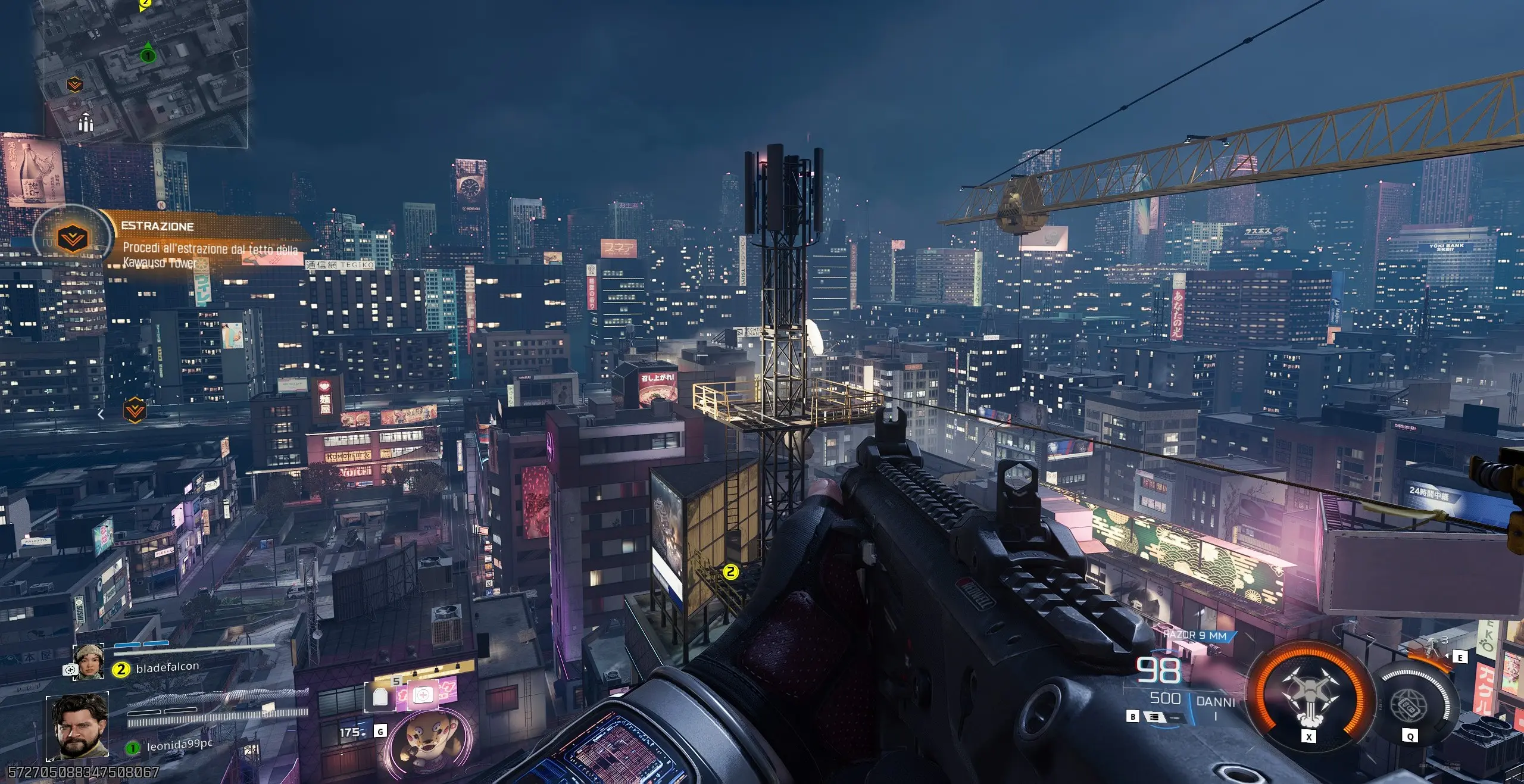
Task: Select the green player 1 minimap marker
Action: [x=148, y=55]
